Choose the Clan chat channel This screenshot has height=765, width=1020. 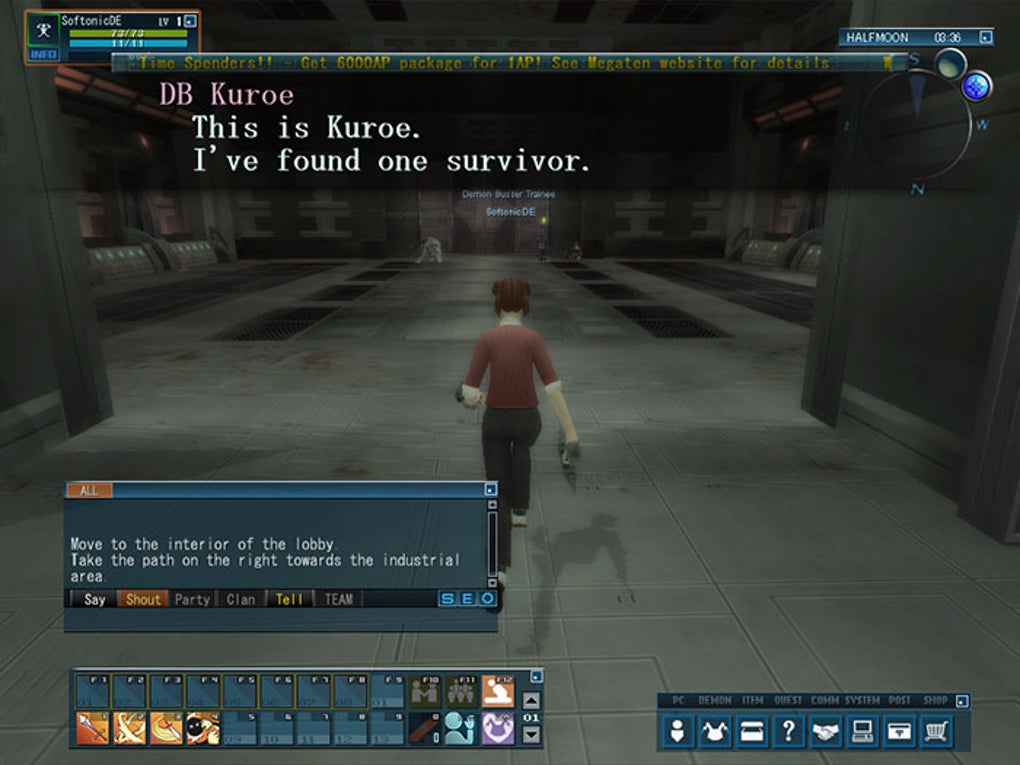point(241,599)
